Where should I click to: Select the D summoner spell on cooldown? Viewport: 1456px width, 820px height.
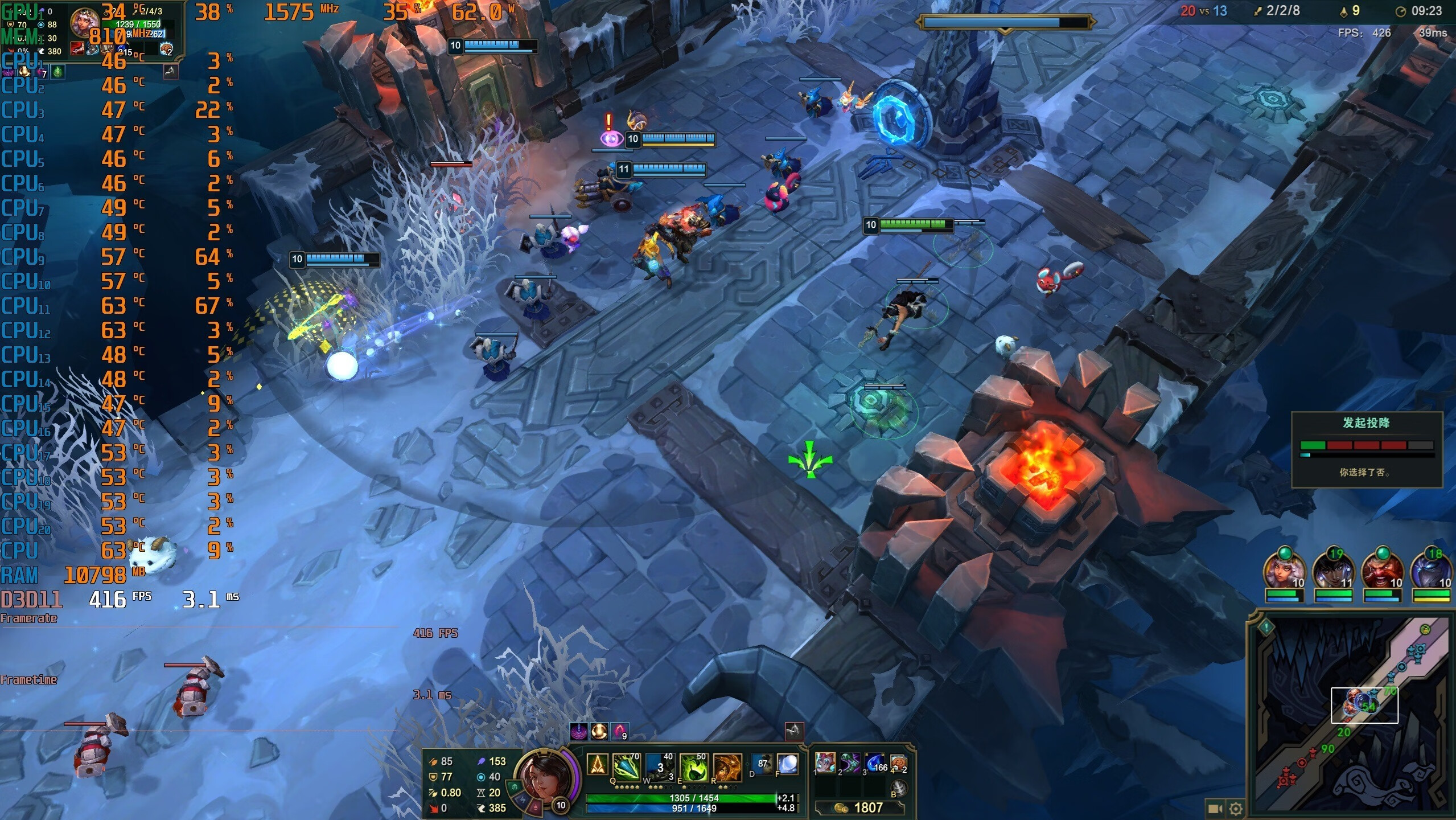(x=762, y=765)
